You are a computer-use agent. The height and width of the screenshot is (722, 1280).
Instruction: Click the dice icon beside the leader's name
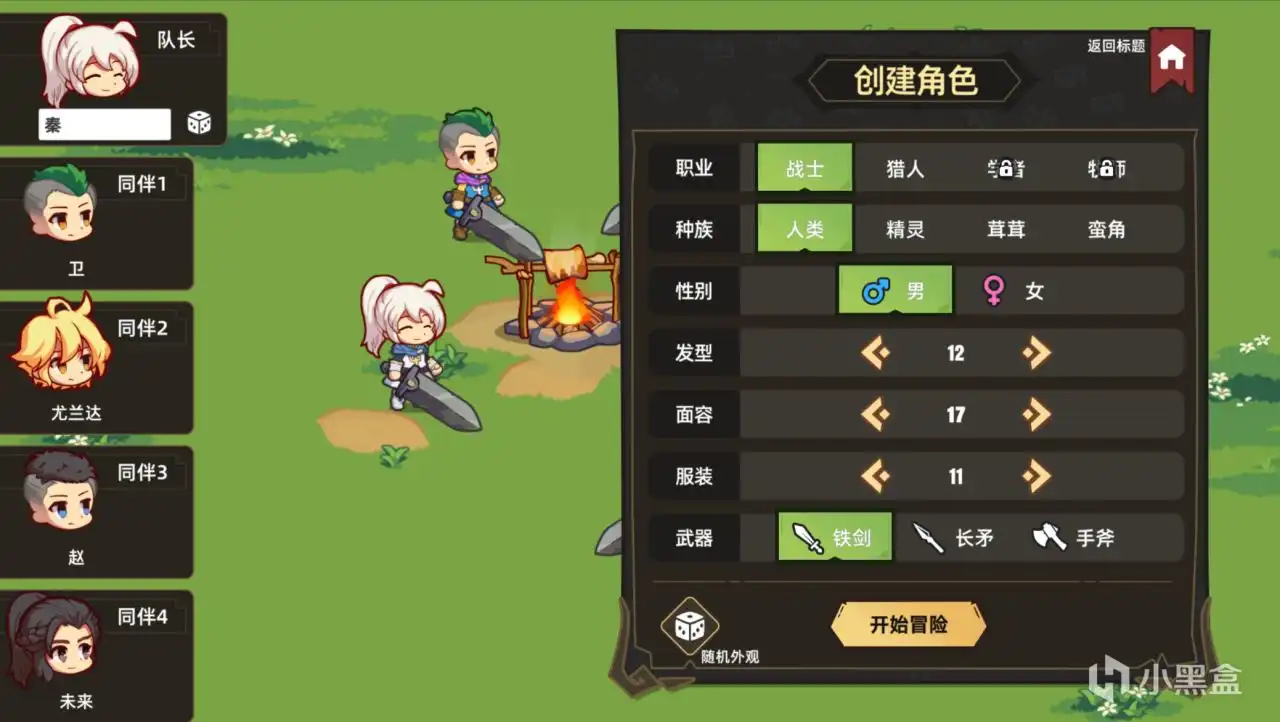198,121
